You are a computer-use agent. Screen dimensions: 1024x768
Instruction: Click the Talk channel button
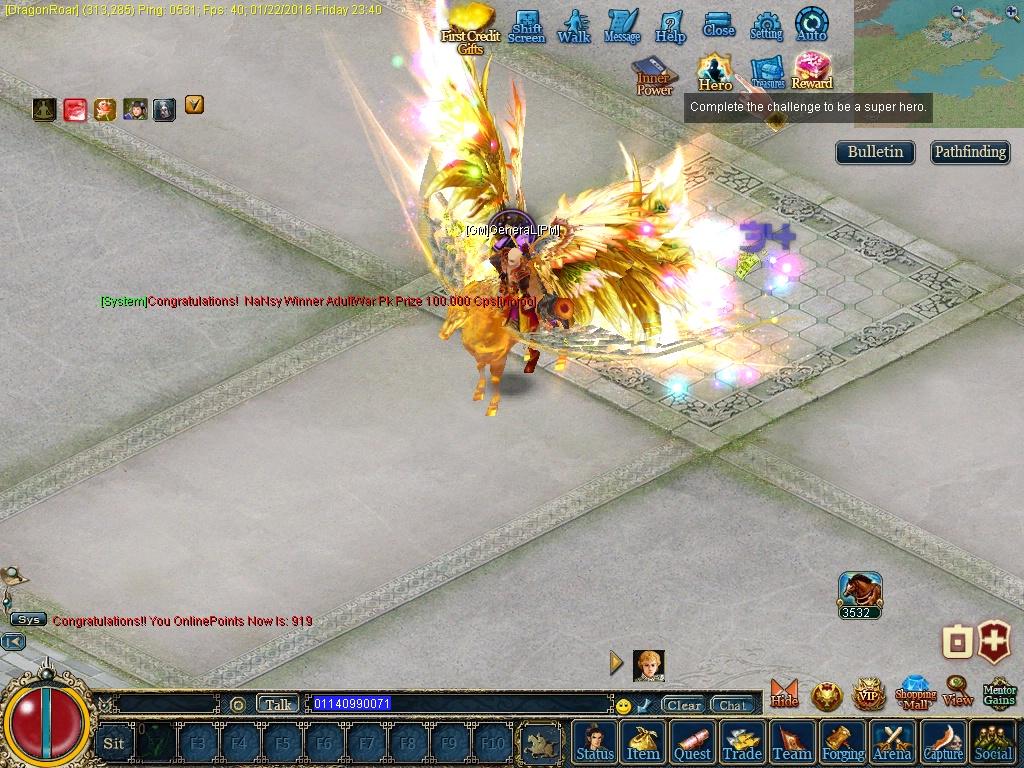[278, 704]
